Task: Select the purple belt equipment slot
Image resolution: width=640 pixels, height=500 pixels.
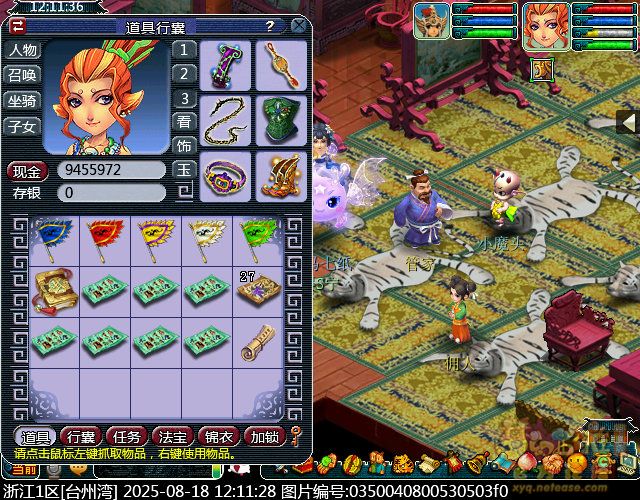Action: (x=226, y=174)
